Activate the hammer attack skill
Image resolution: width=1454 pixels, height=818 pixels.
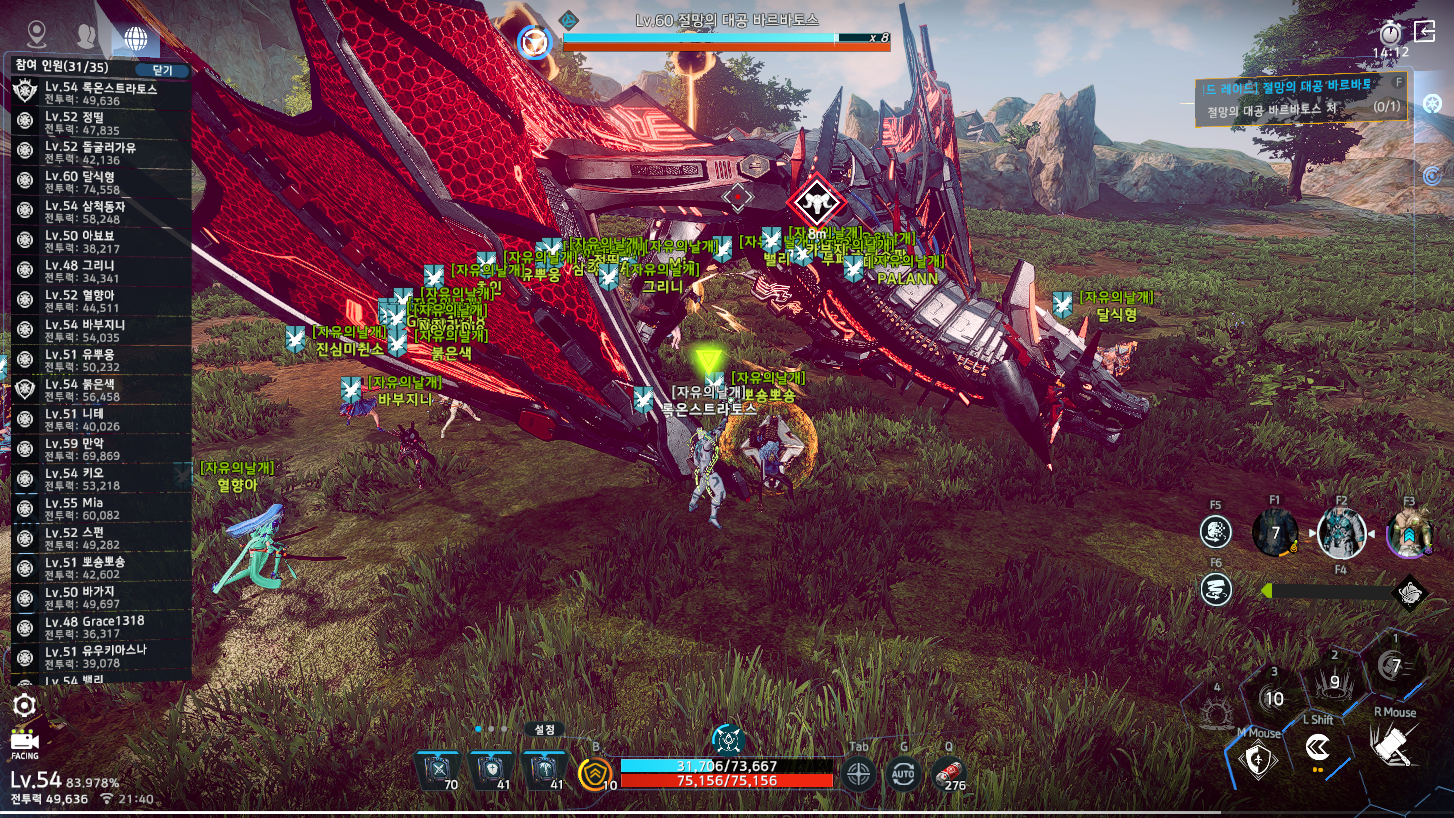point(1394,746)
